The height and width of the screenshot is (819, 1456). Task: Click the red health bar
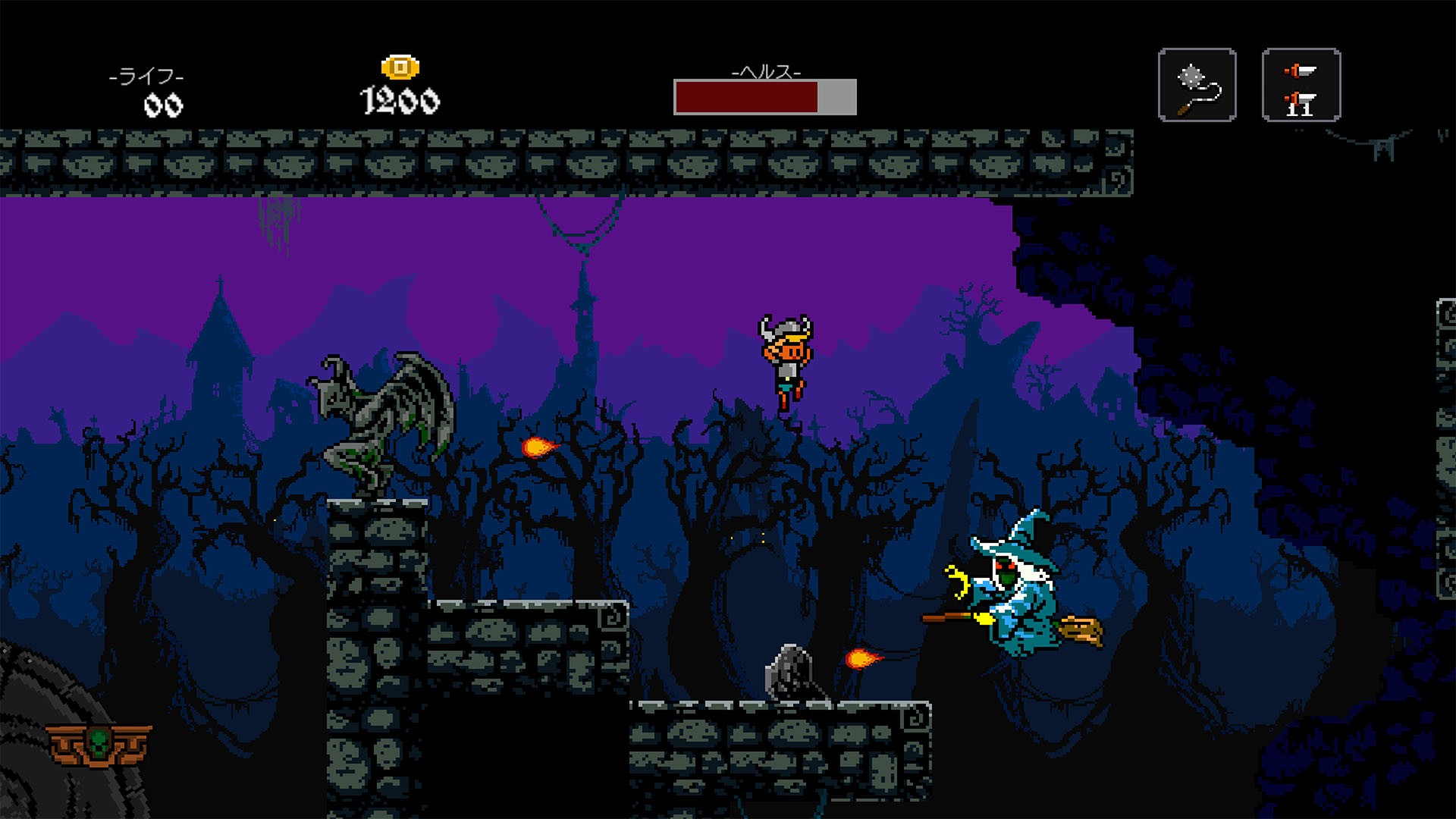(x=747, y=97)
